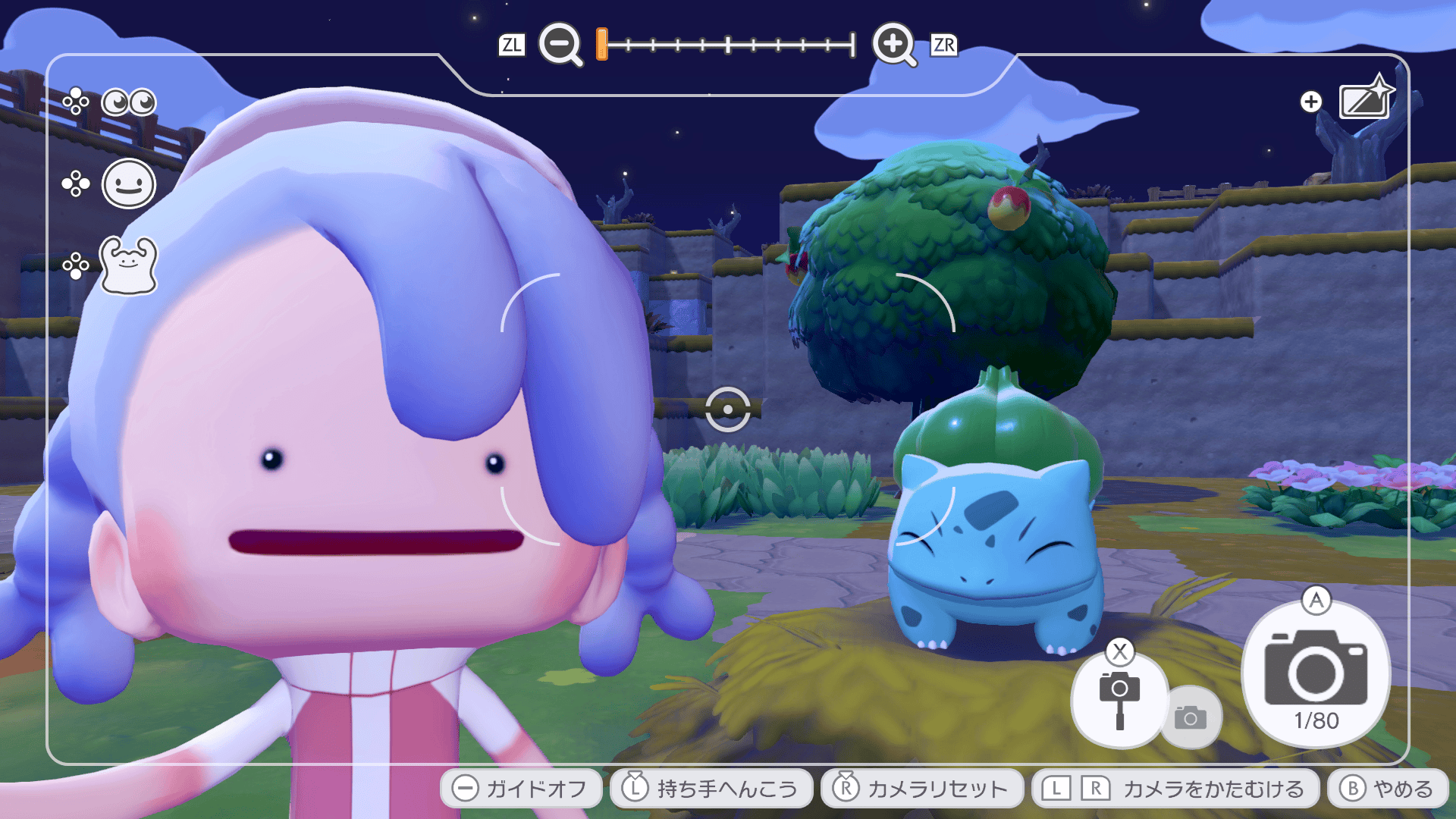The width and height of the screenshot is (1456, 819).
Task: Select the small gray camera mode icon
Action: click(x=1191, y=717)
